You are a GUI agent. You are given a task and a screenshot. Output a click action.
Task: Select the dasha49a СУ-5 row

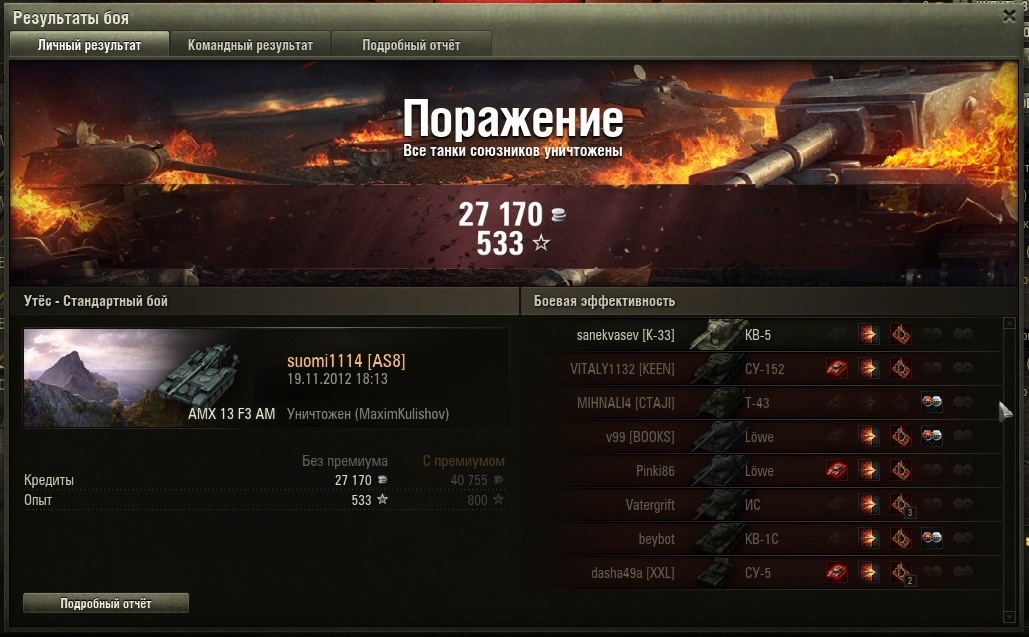click(x=760, y=573)
